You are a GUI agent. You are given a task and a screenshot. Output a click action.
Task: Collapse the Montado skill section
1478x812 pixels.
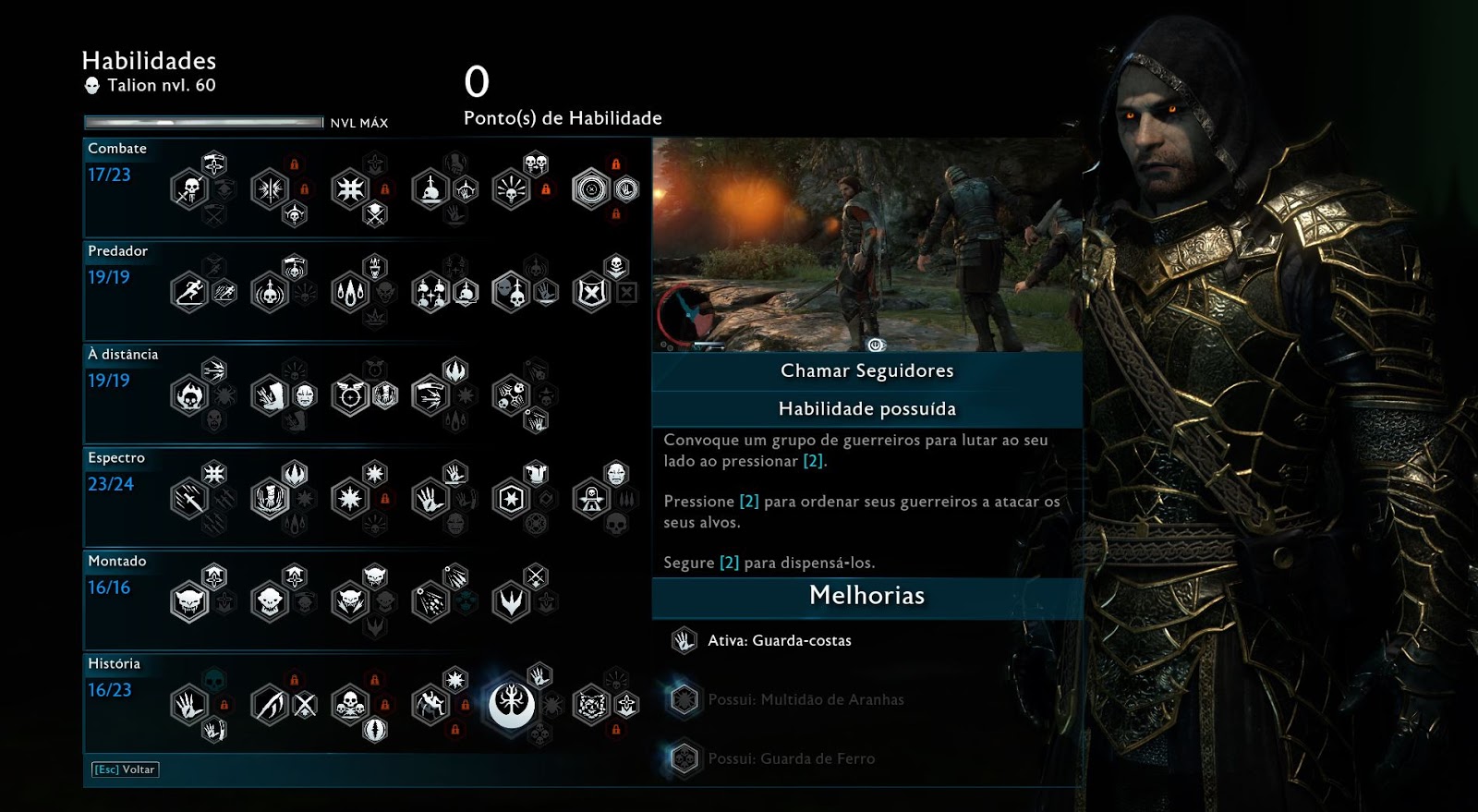[x=117, y=561]
